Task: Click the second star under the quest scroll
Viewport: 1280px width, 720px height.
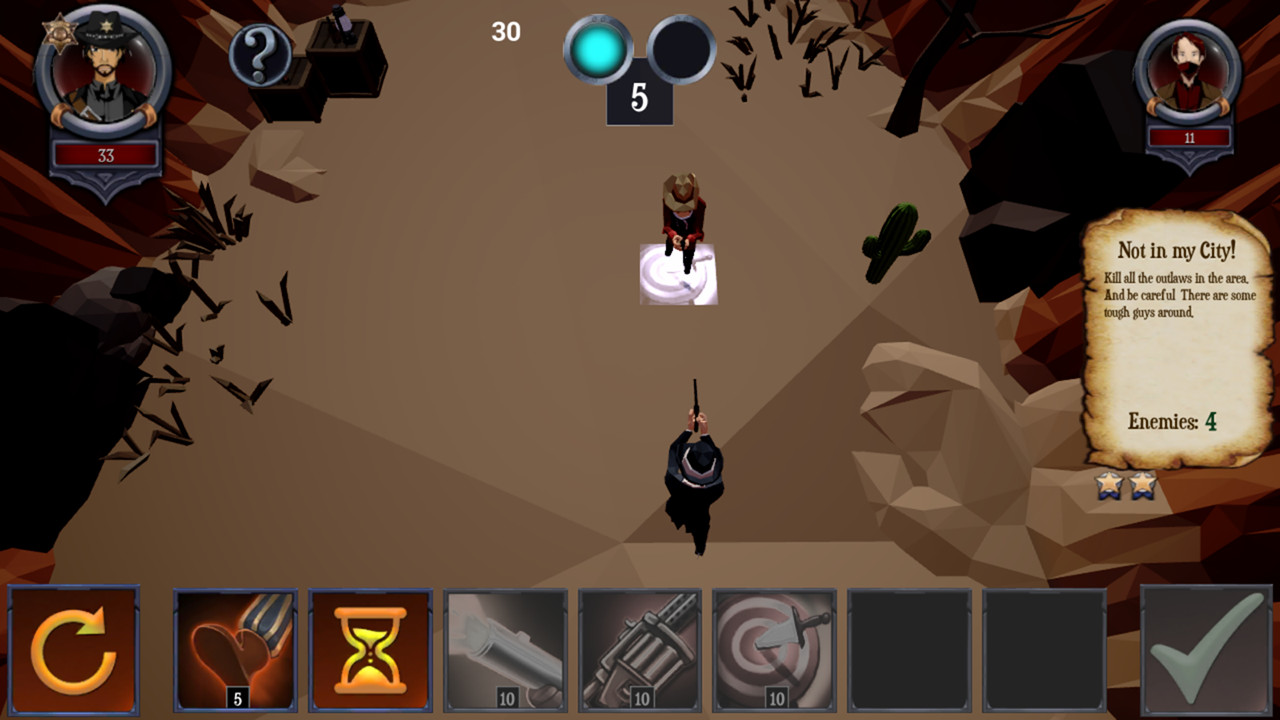Action: (x=1143, y=486)
